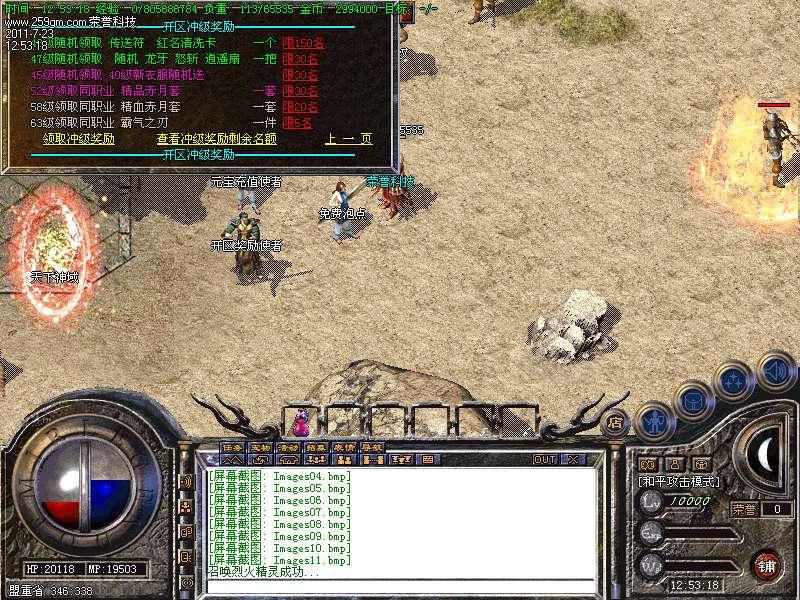Open the 表情 emote tab
The width and height of the screenshot is (800, 600).
pos(344,447)
